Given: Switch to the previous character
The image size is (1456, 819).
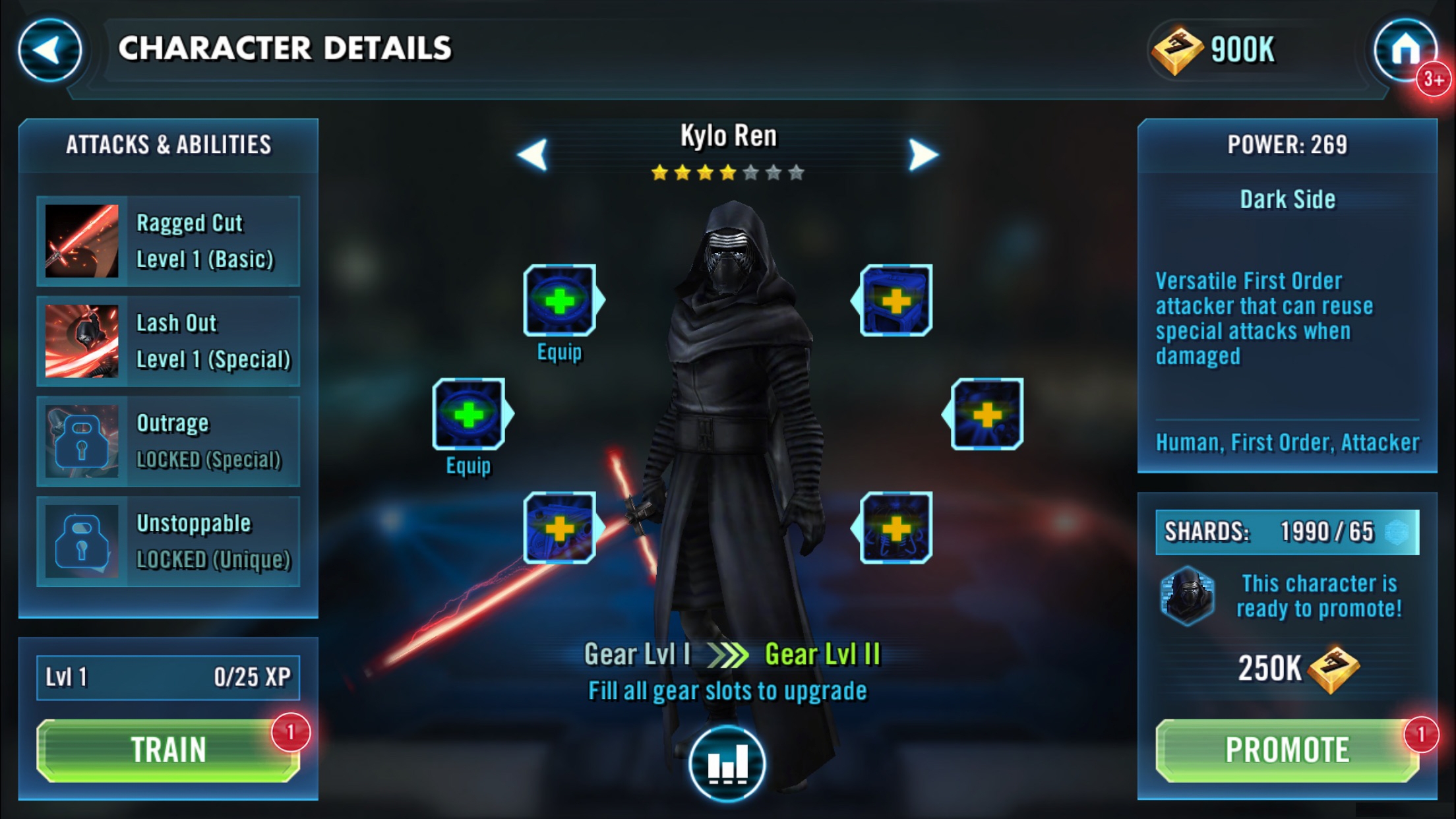Looking at the screenshot, I should [x=533, y=155].
